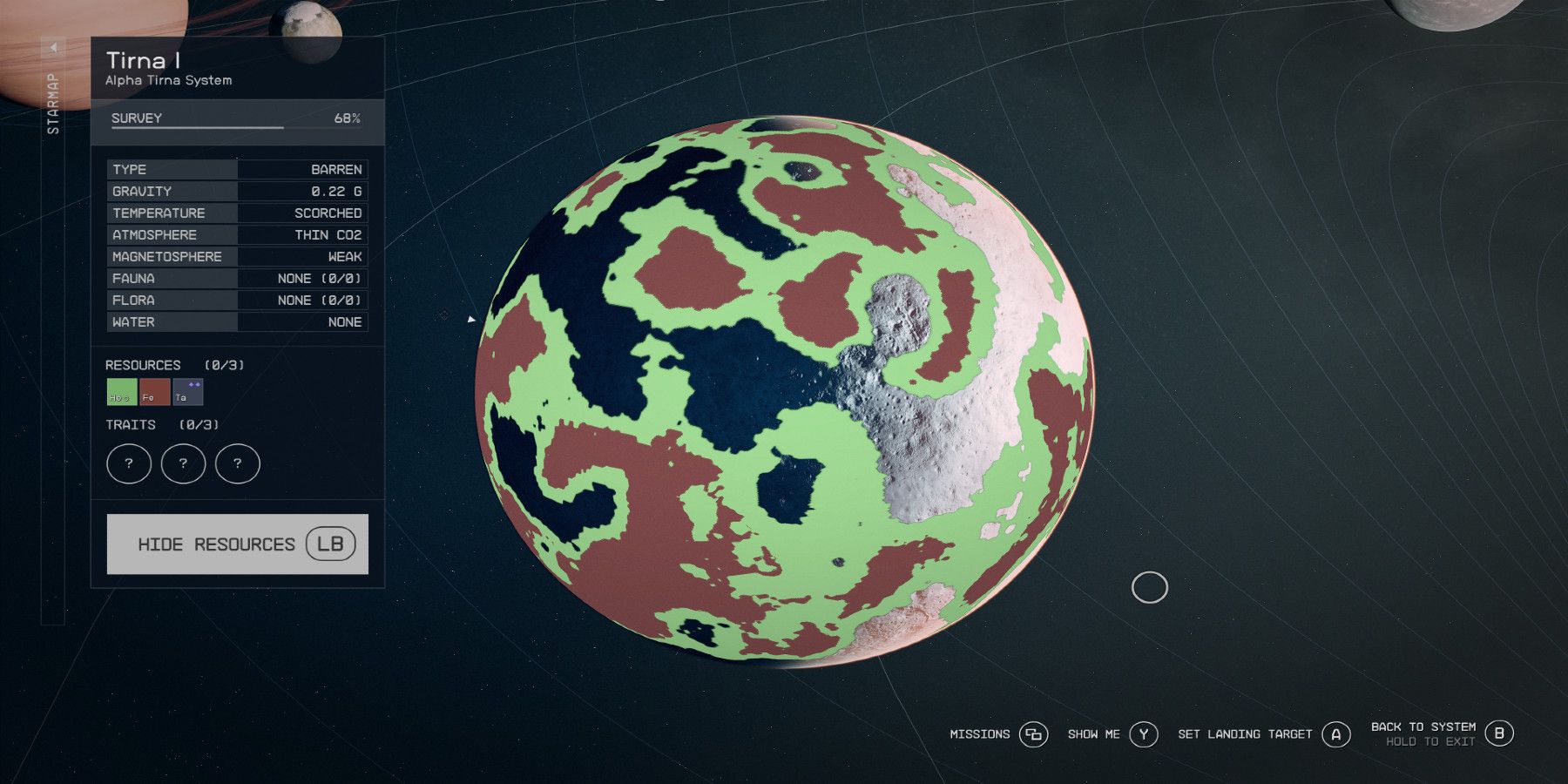Screen dimensions: 1568x784
Task: Click the Back to System B icon
Action: pos(1499,734)
